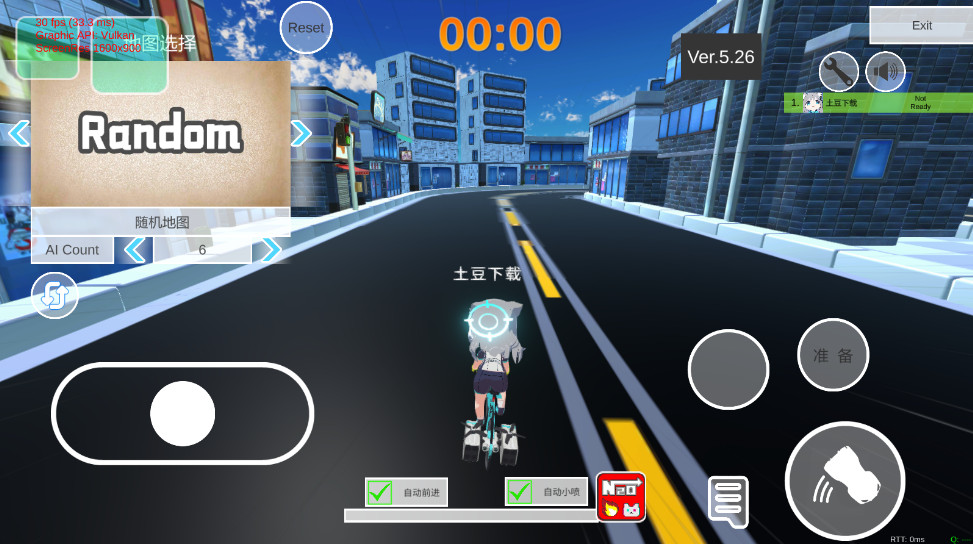The height and width of the screenshot is (544, 973).
Task: Switch to the next map with the right arrow
Action: click(301, 133)
